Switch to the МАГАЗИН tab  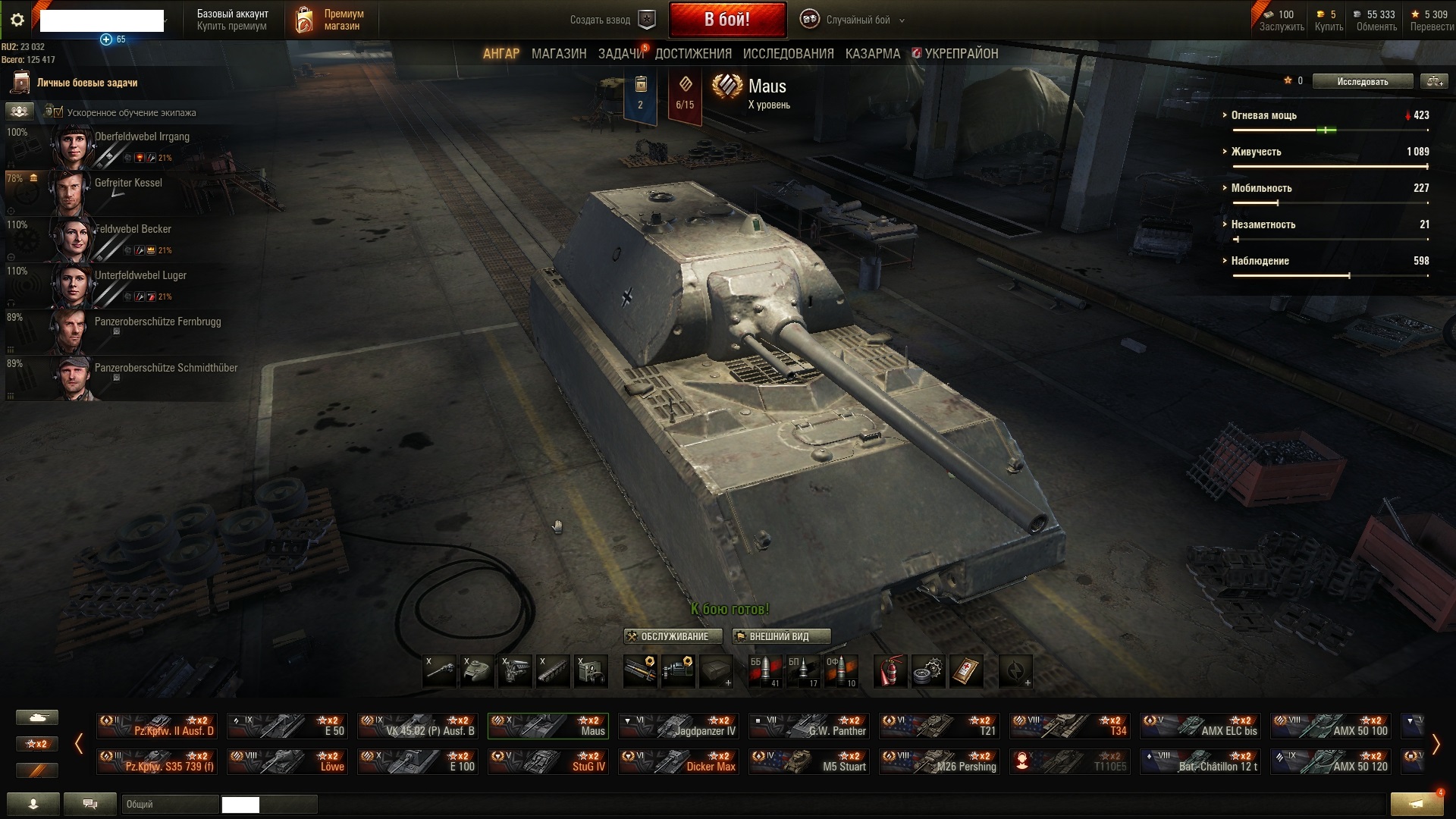[x=559, y=54]
